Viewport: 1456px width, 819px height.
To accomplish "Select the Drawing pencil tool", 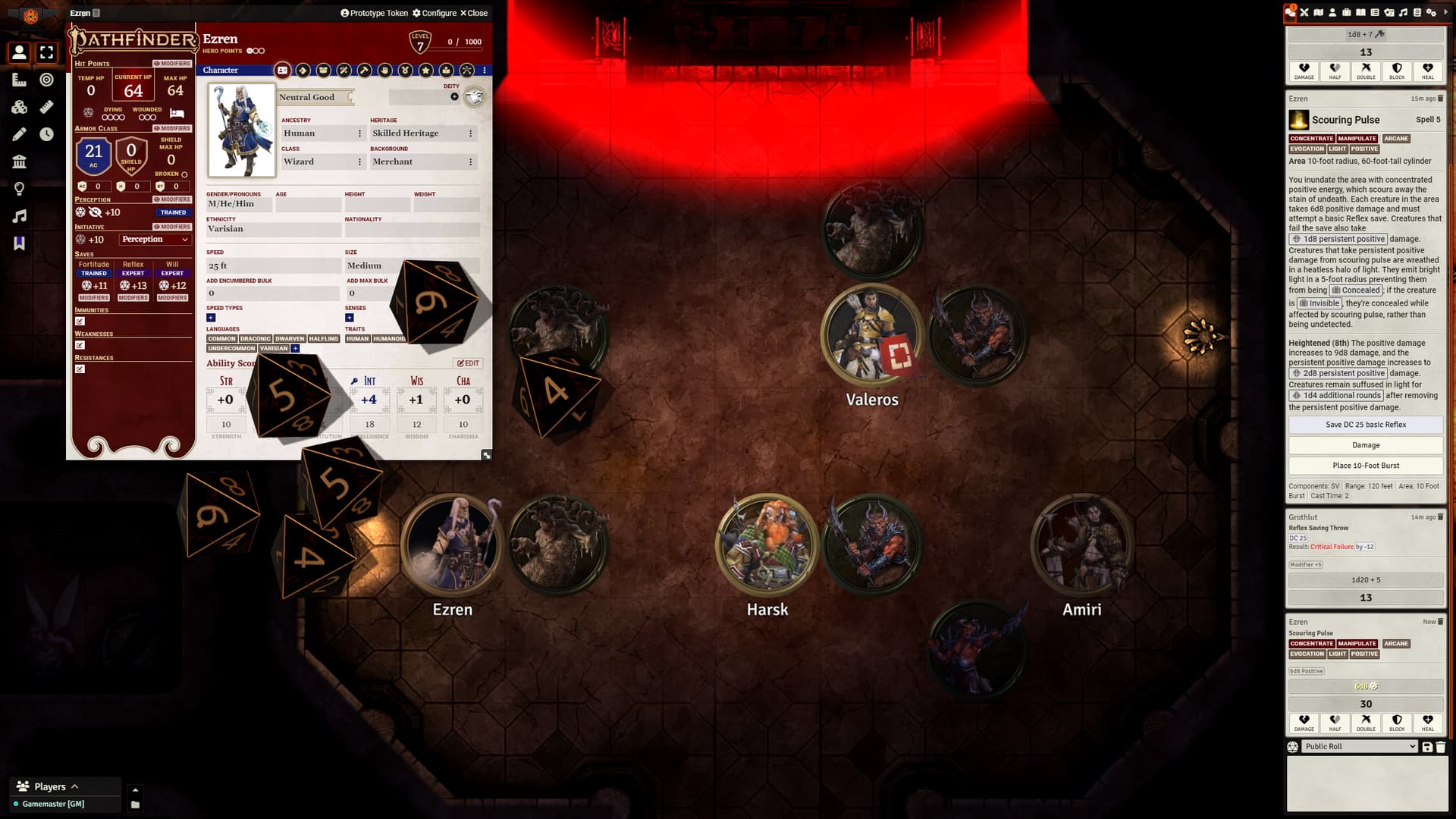I will coord(20,133).
